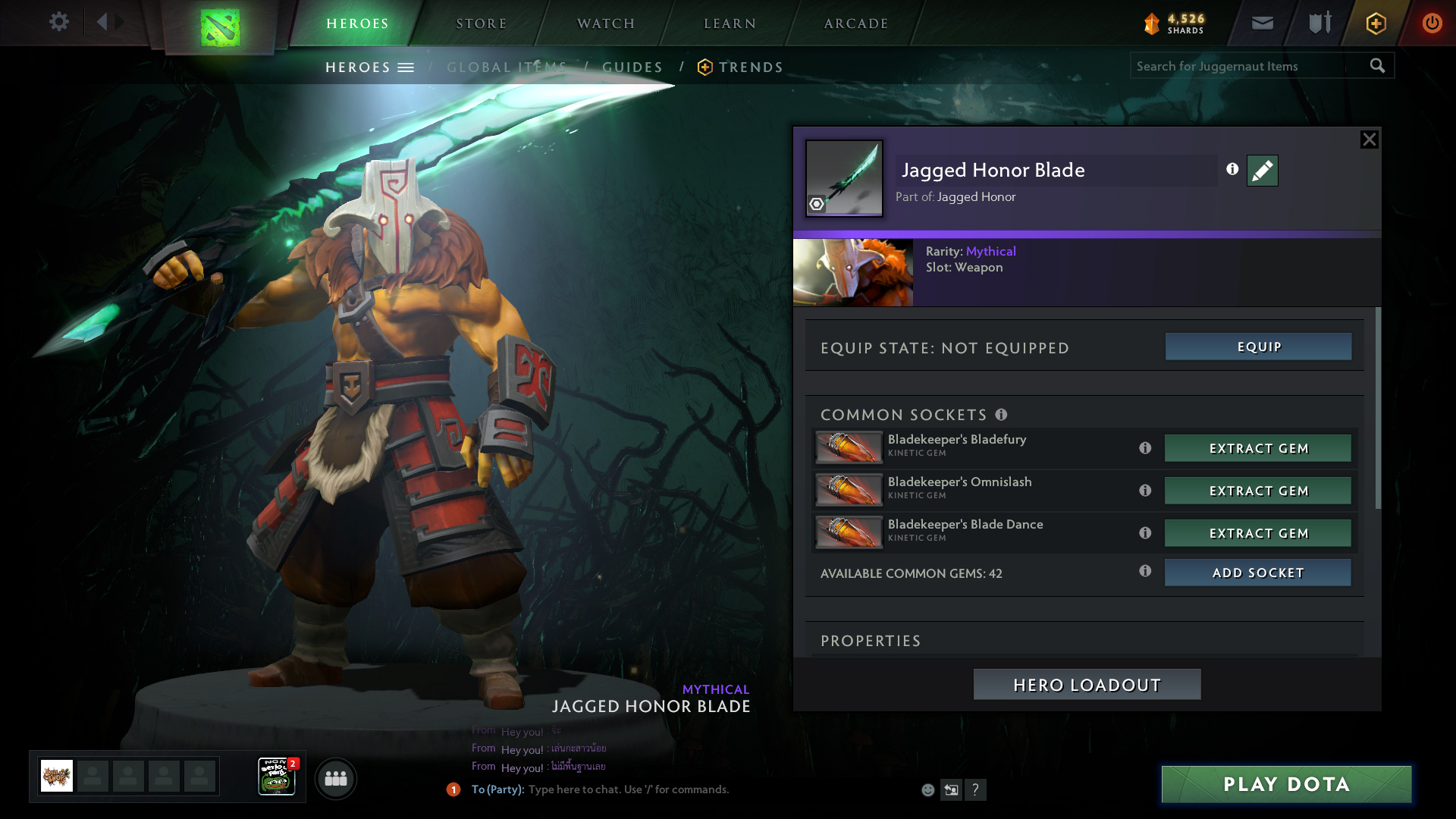Extract the Bladekeeper's Bladefury gem

tap(1257, 448)
